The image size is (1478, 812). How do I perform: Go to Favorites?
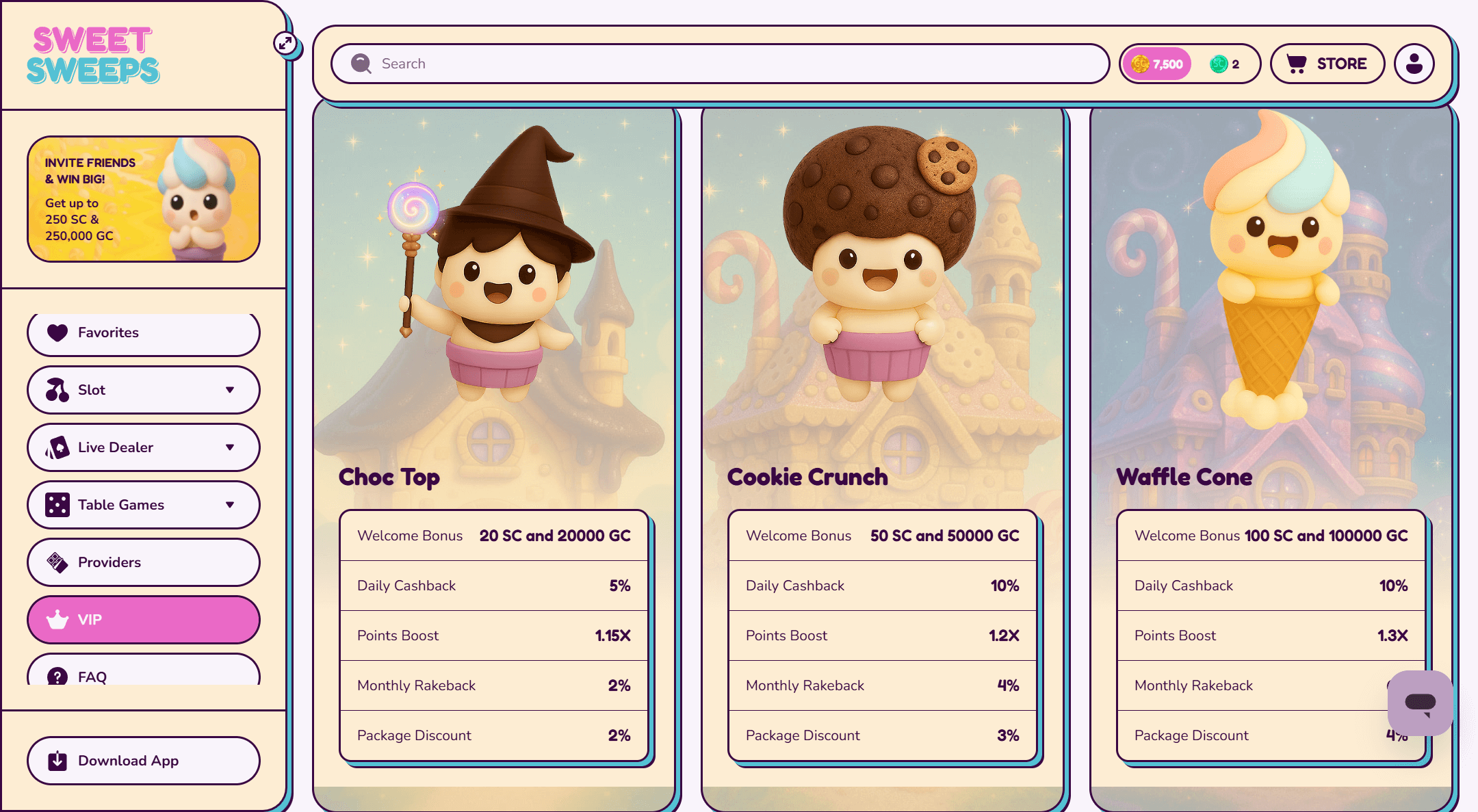[144, 333]
